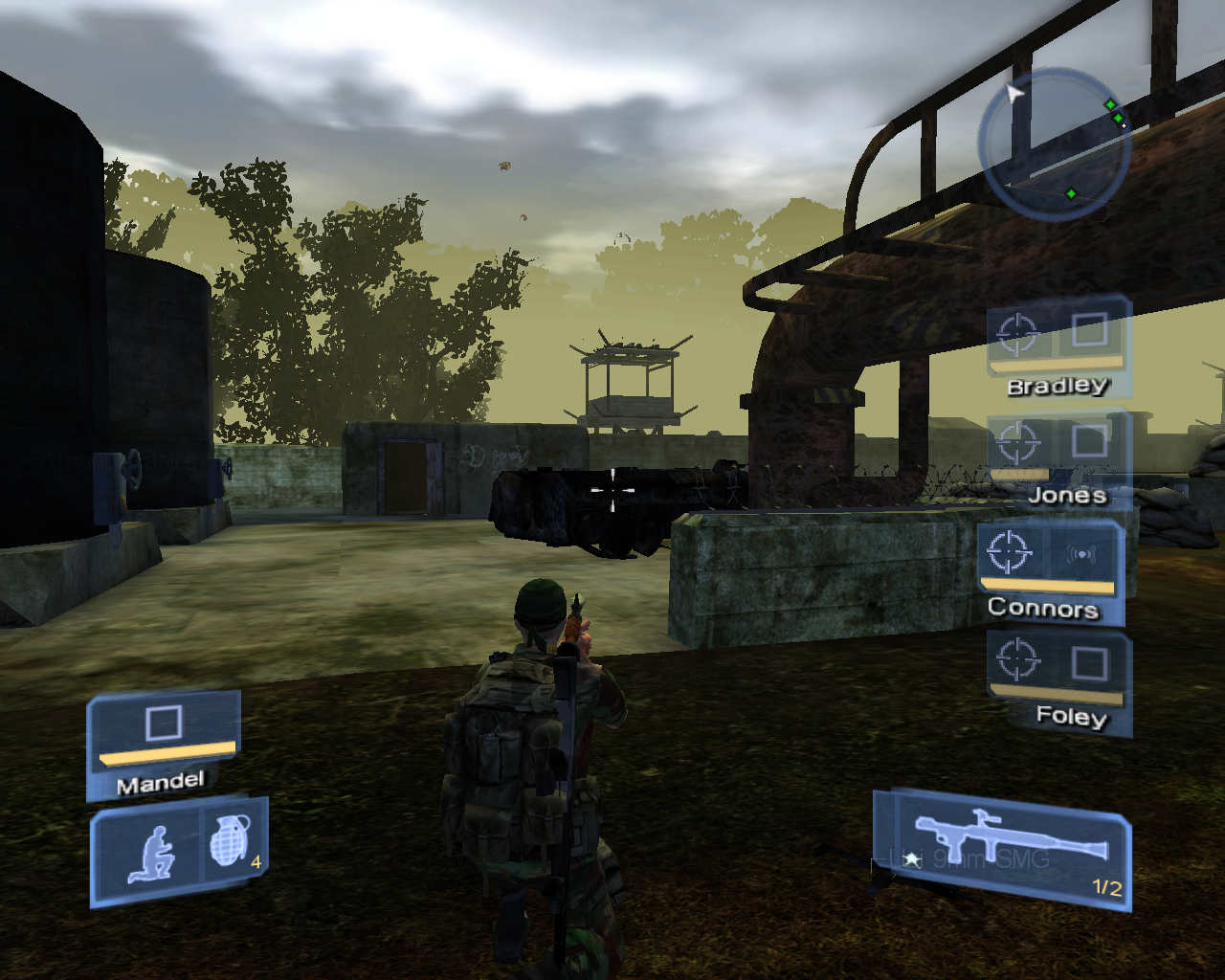Select squad member Jones's panel
Screen dimensions: 1225x980
pyautogui.click(x=1058, y=456)
